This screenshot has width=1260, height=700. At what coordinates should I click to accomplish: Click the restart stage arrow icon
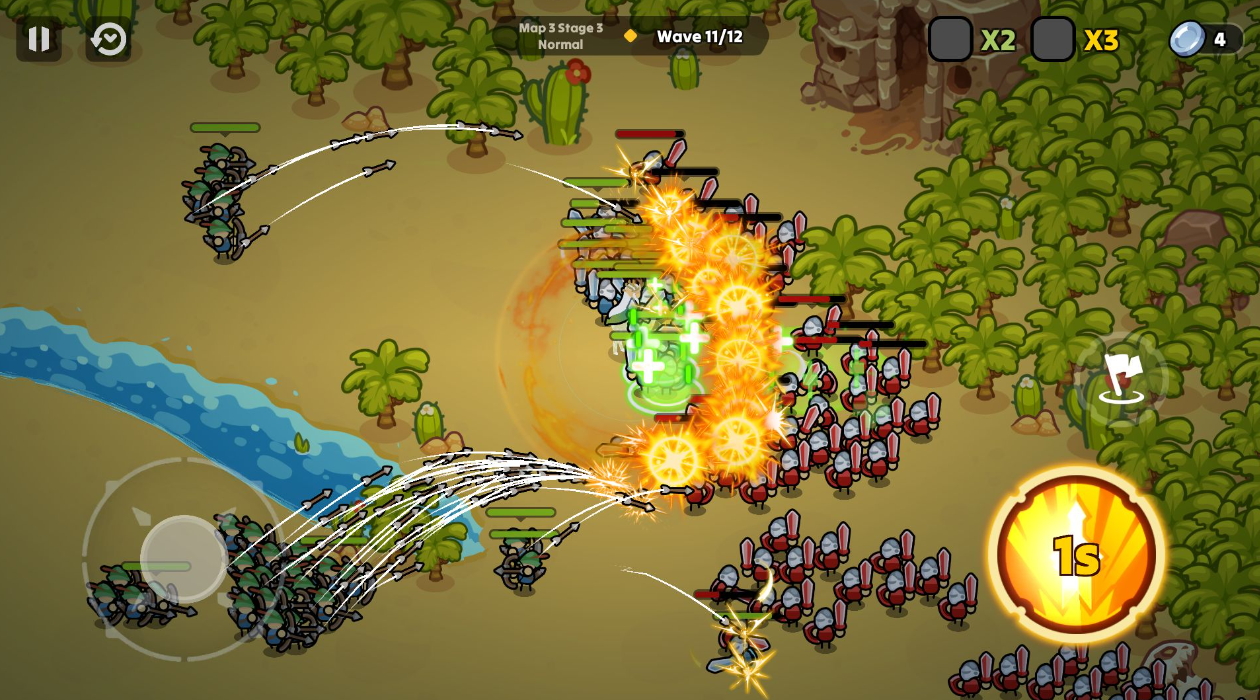click(x=108, y=39)
